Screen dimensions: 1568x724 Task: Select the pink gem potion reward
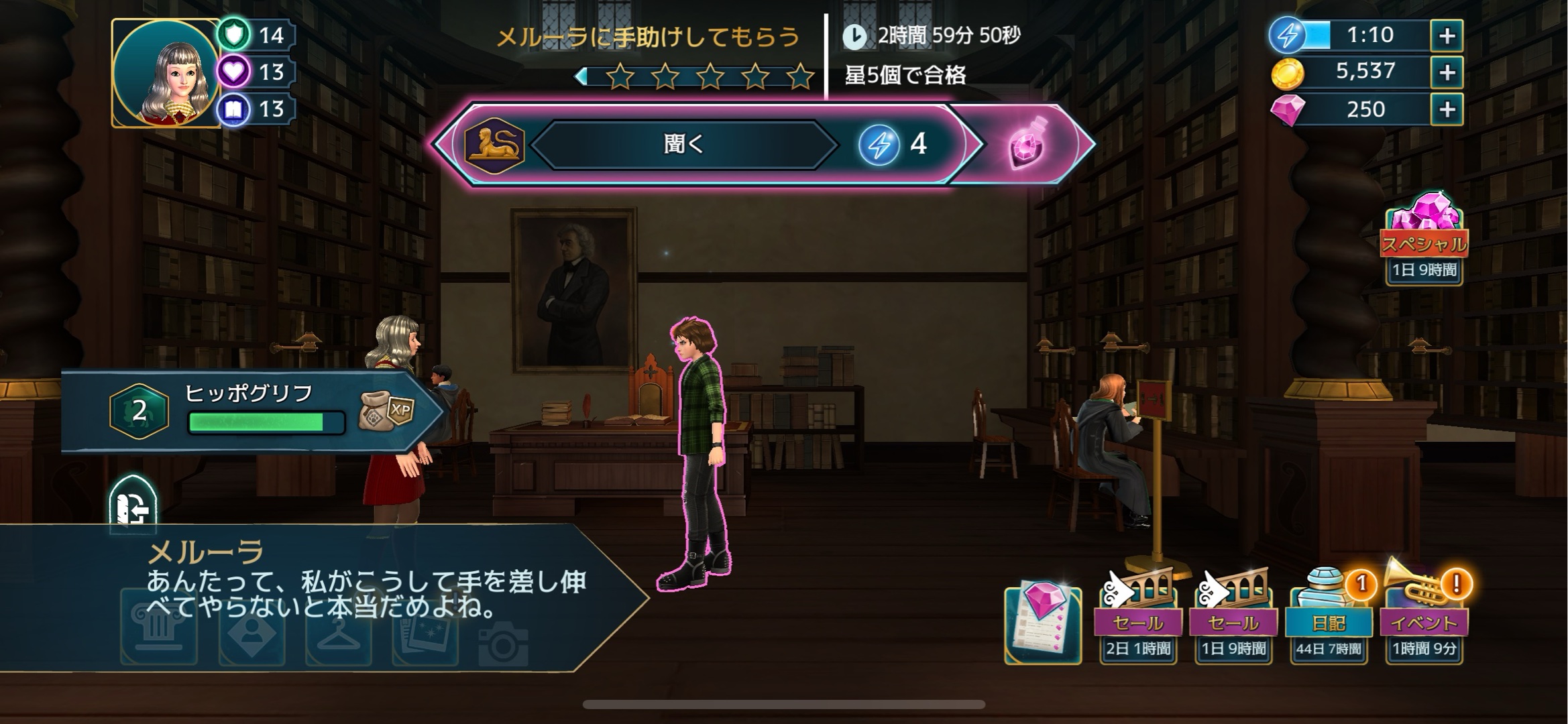[1026, 143]
